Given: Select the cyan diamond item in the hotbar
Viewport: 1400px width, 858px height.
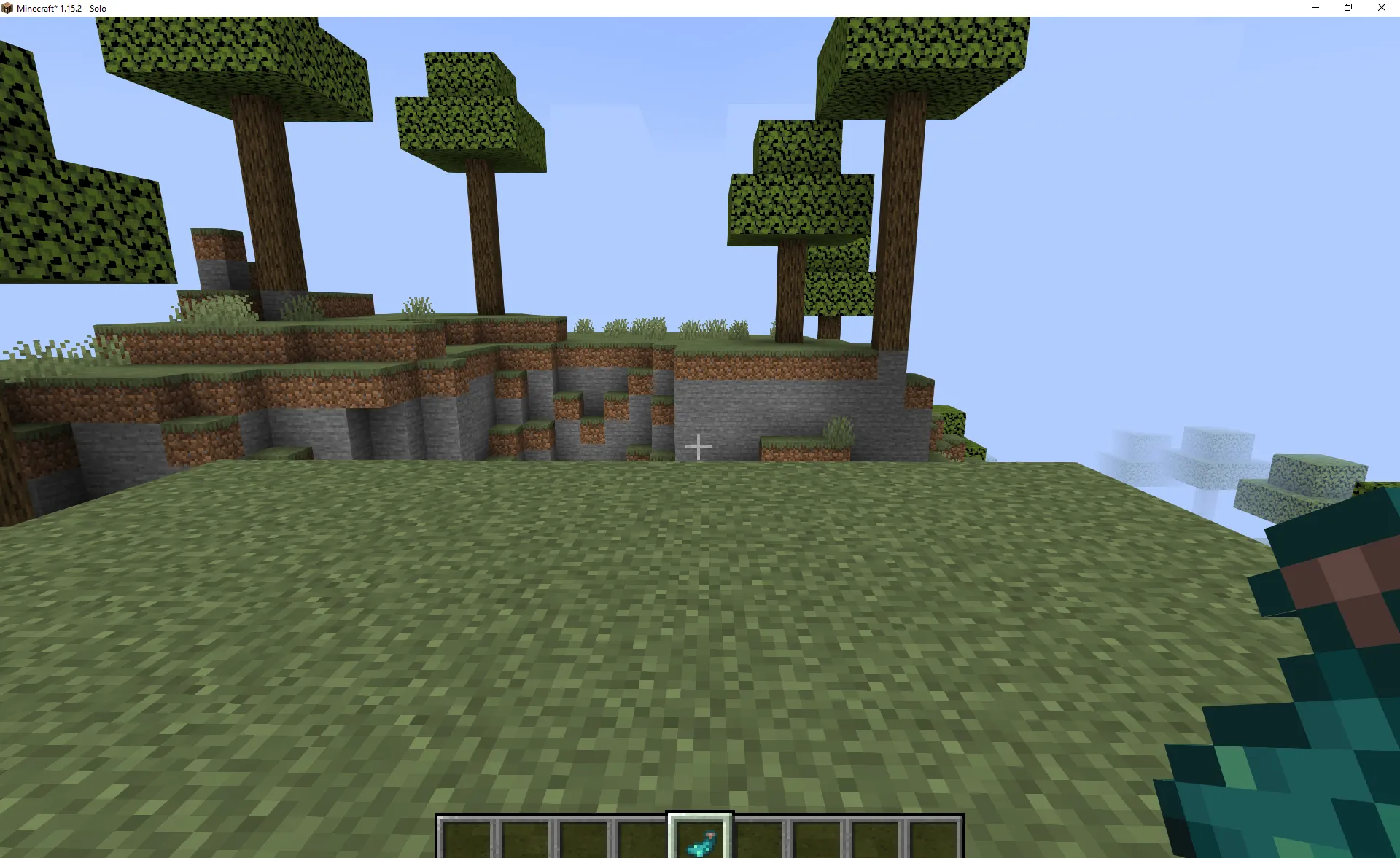Looking at the screenshot, I should [x=700, y=840].
